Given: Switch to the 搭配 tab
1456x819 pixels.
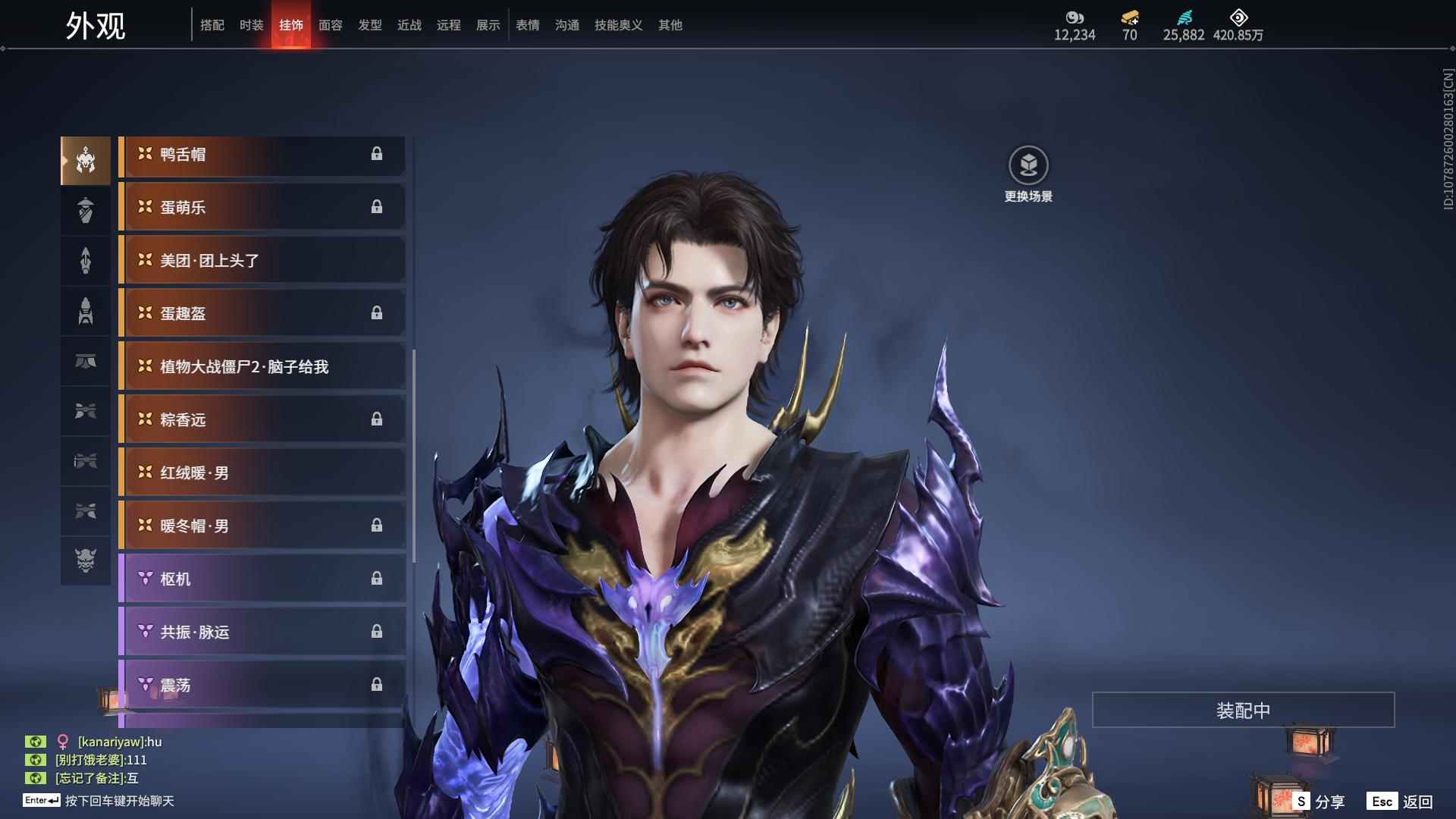Looking at the screenshot, I should pos(212,25).
